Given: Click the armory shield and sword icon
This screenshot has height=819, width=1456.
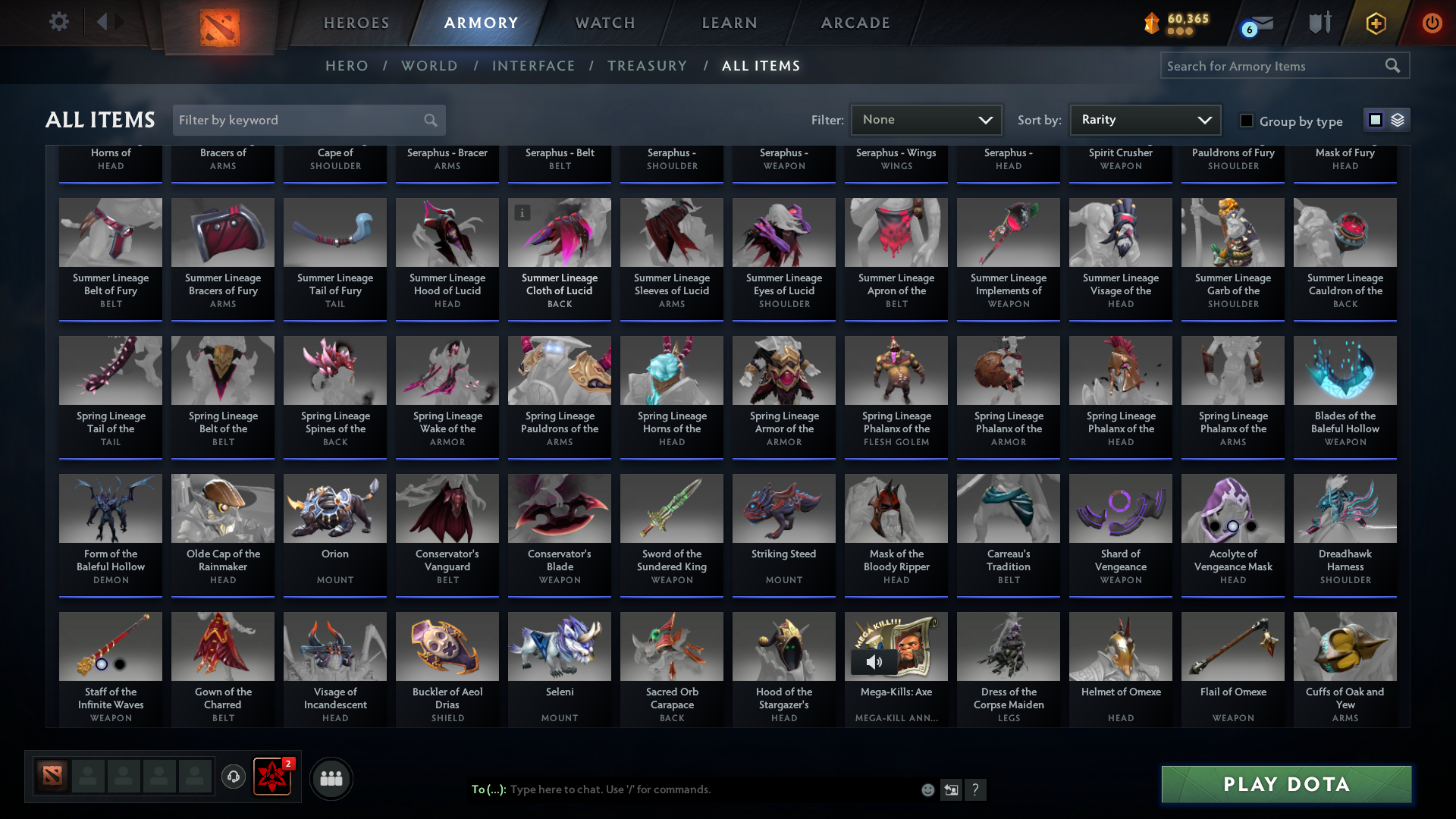Looking at the screenshot, I should pos(1319,23).
